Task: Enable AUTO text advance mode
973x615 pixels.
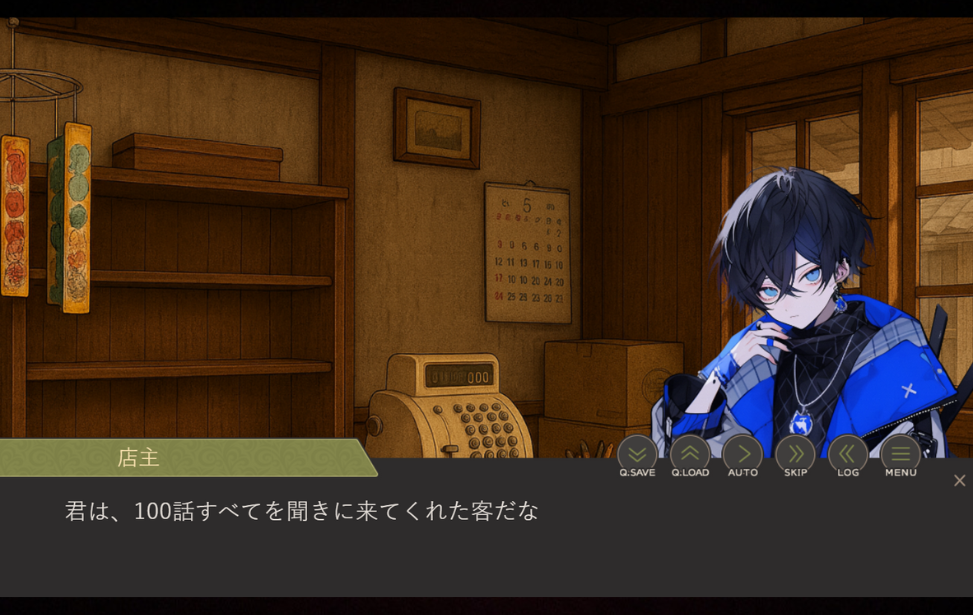Action: pyautogui.click(x=742, y=455)
